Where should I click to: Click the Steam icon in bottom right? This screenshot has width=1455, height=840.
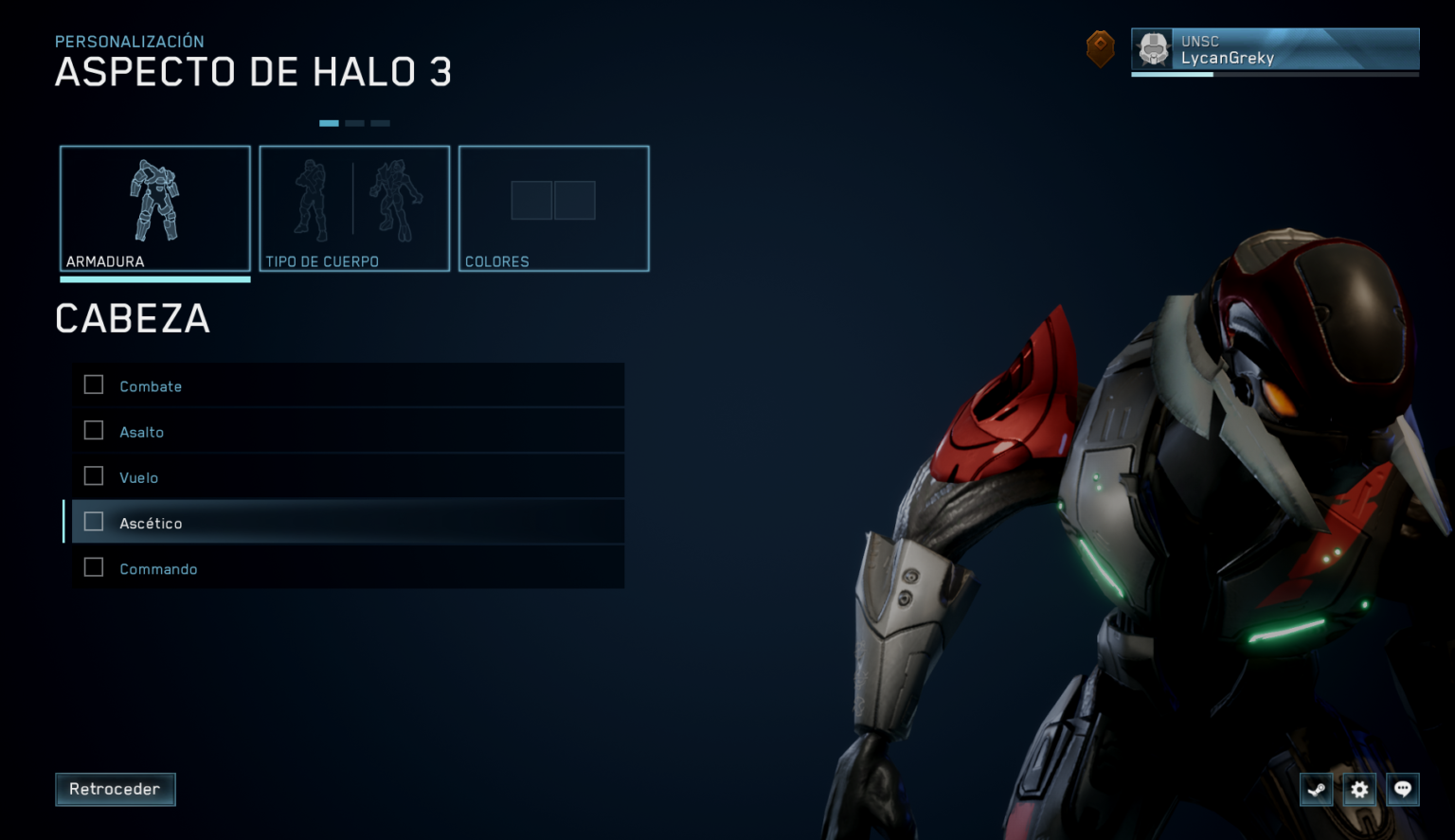(1317, 789)
